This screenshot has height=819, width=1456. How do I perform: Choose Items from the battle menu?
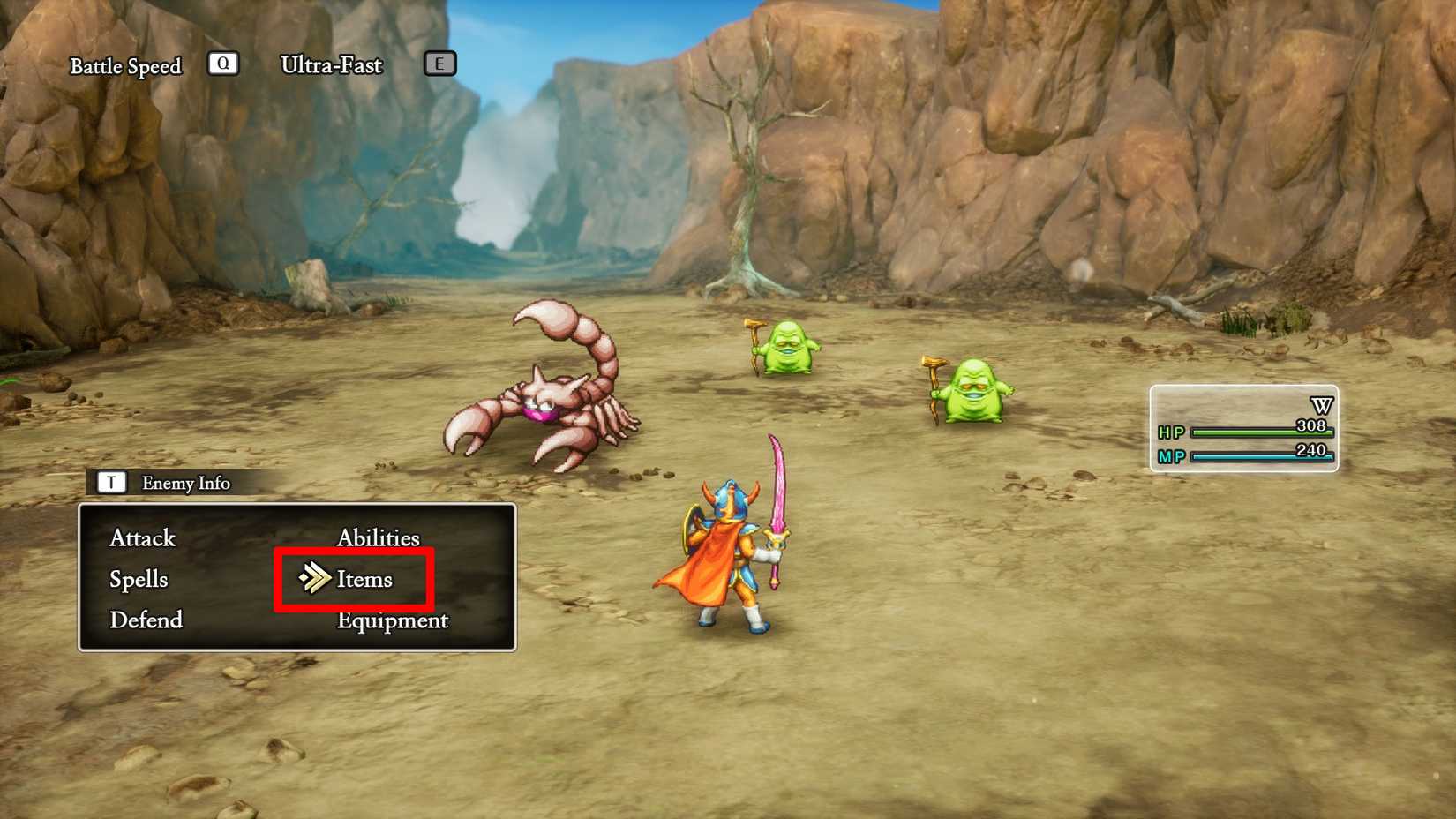[x=365, y=579]
